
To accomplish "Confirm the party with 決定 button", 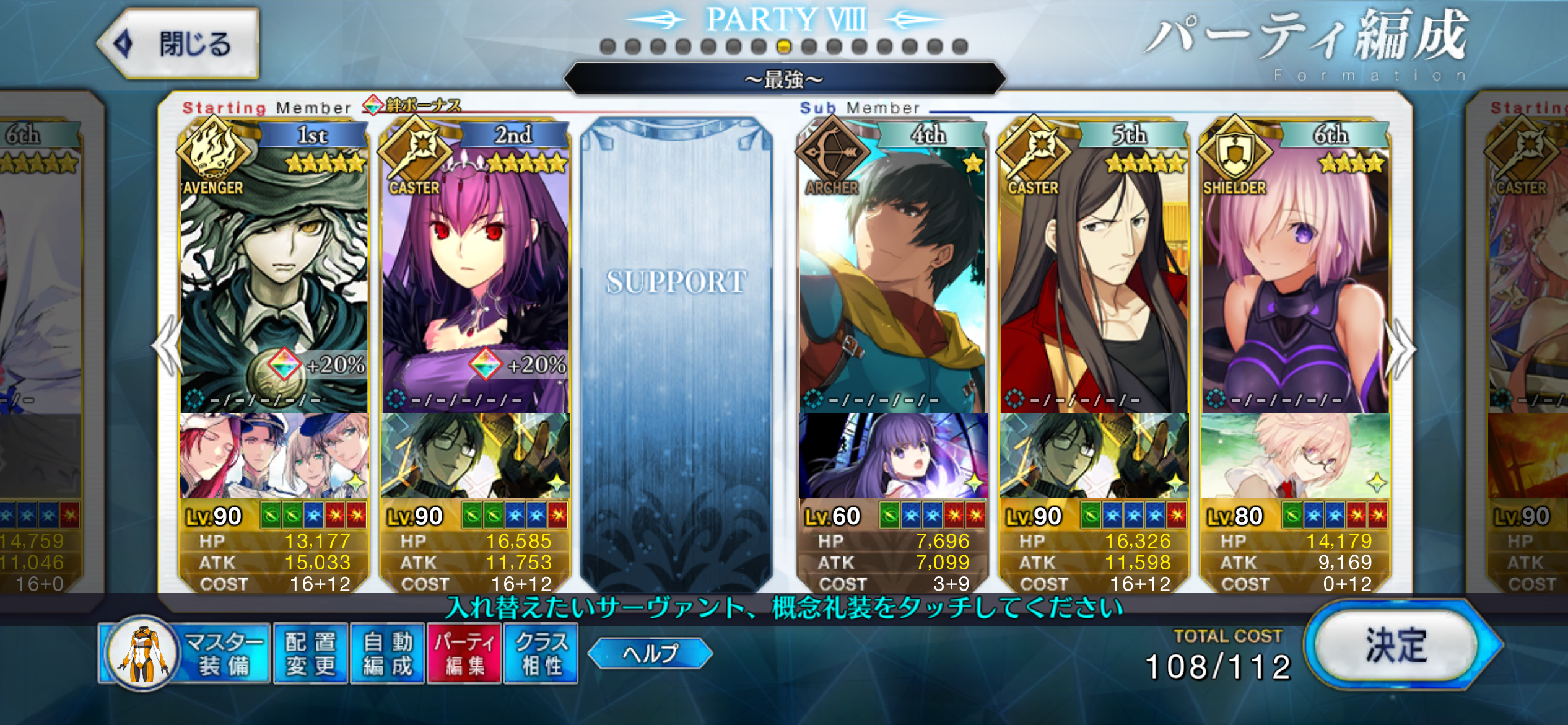I will pyautogui.click(x=1396, y=645).
